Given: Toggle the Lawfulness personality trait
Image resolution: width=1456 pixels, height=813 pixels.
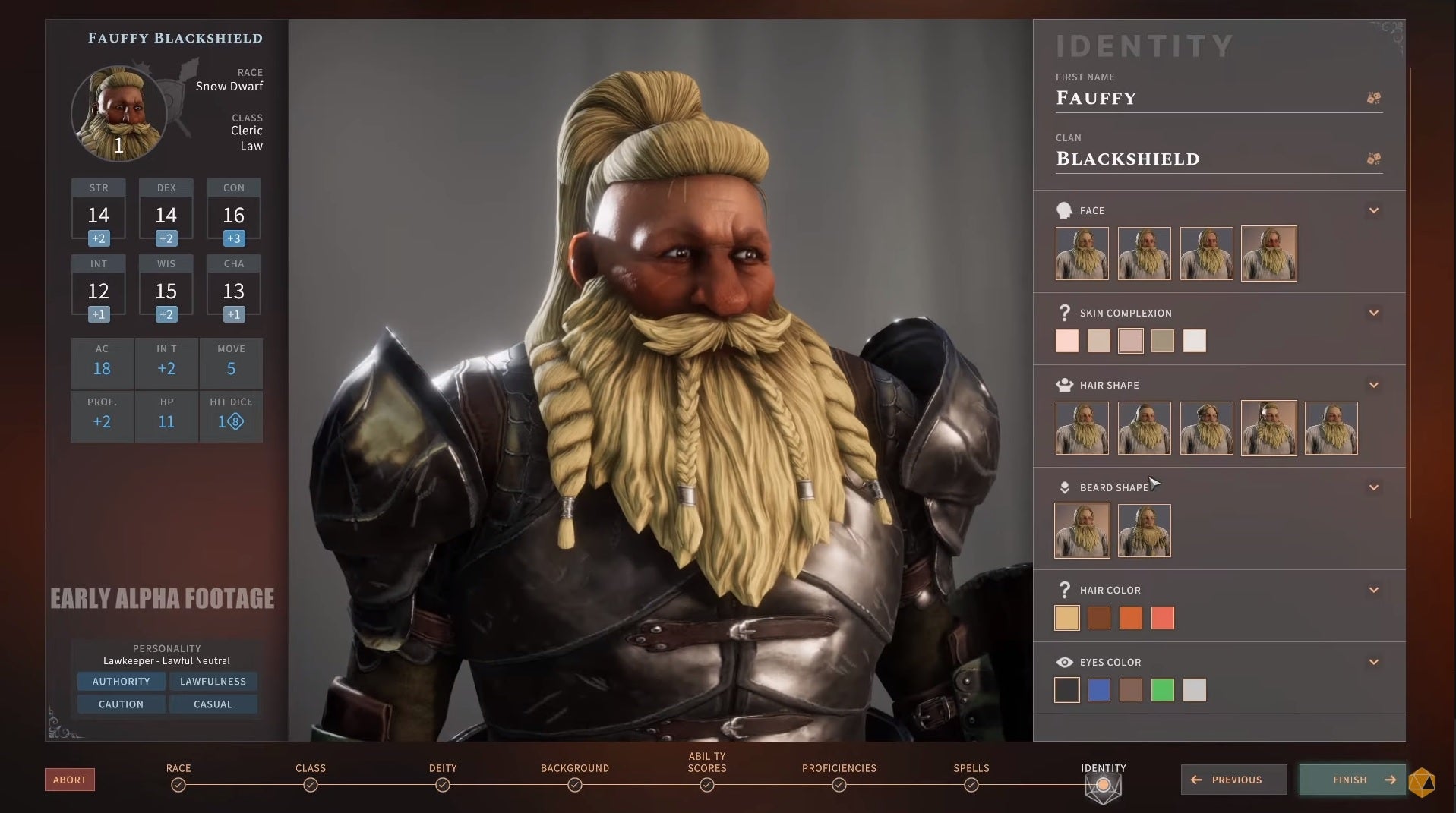Looking at the screenshot, I should point(213,681).
